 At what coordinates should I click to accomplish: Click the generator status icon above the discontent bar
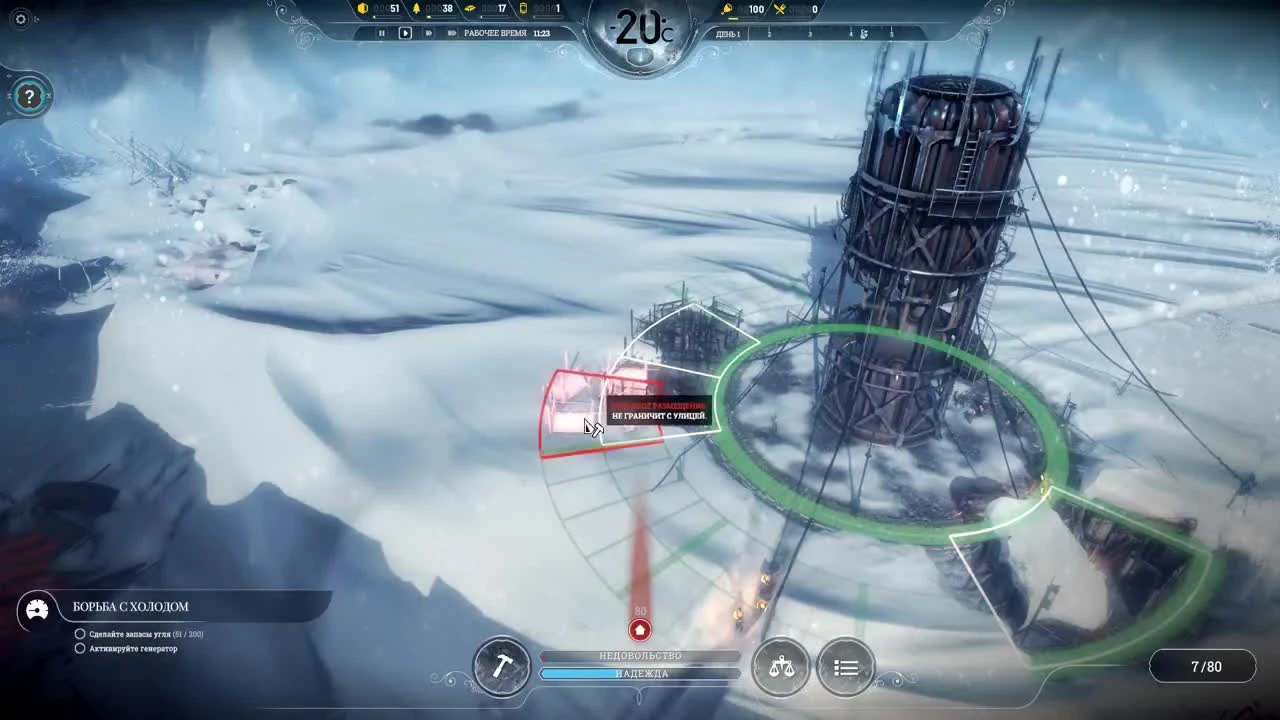639,630
